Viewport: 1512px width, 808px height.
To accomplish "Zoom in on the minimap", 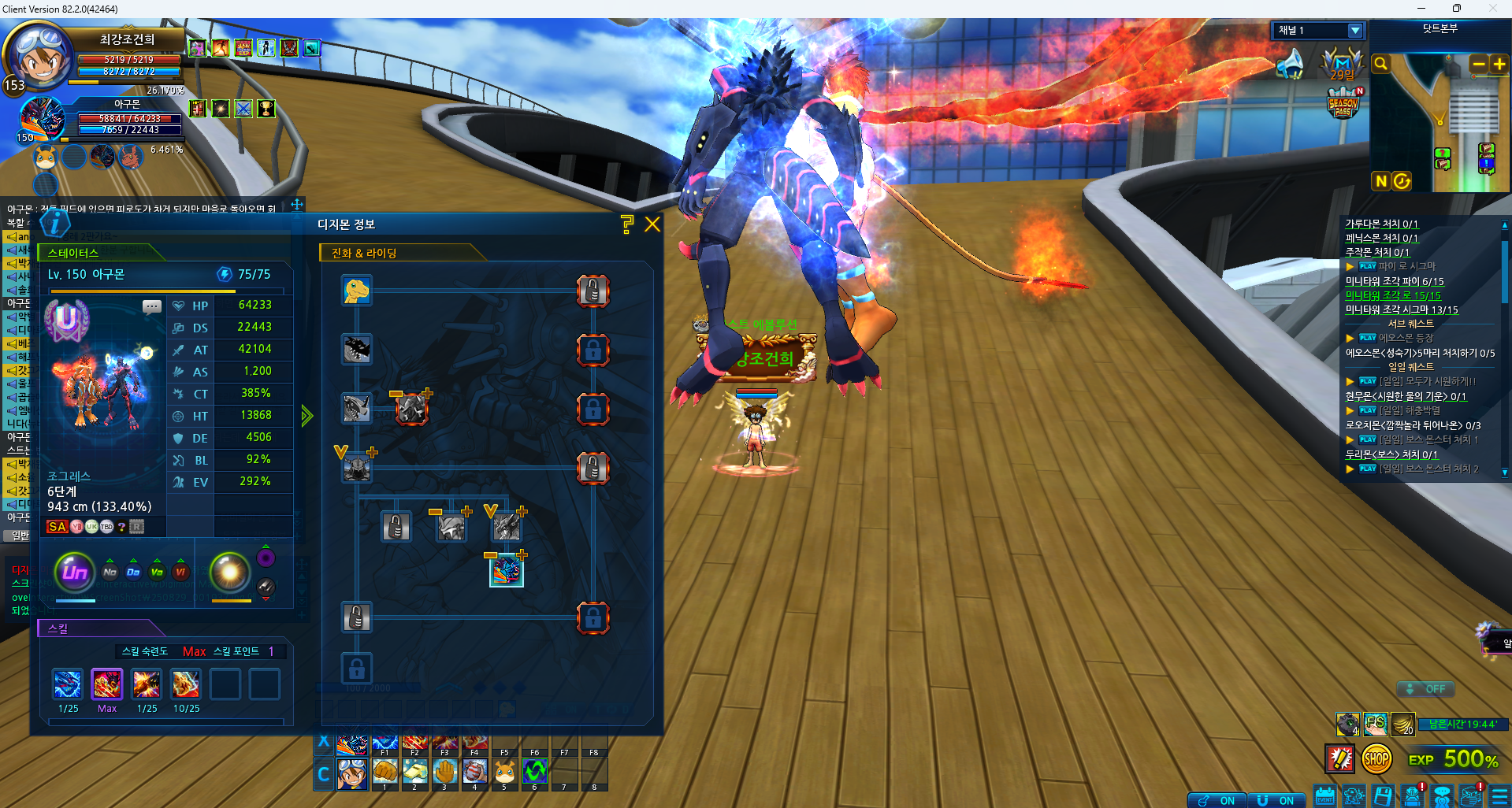I will click(1499, 64).
